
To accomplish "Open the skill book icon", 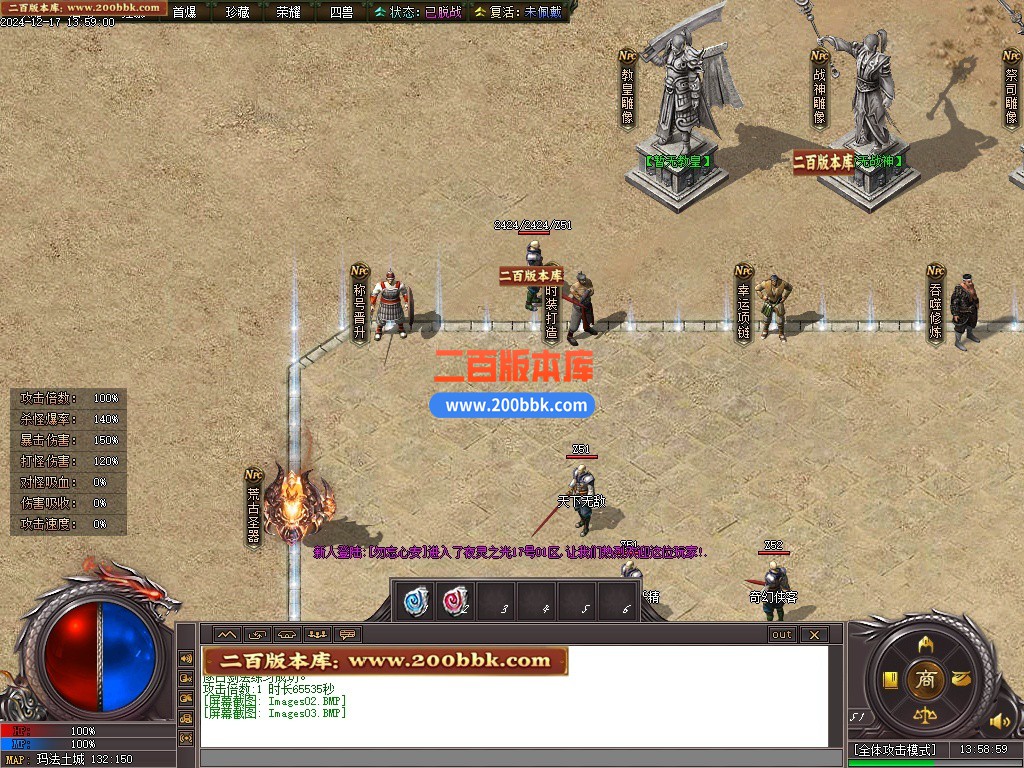I will pyautogui.click(x=890, y=680).
